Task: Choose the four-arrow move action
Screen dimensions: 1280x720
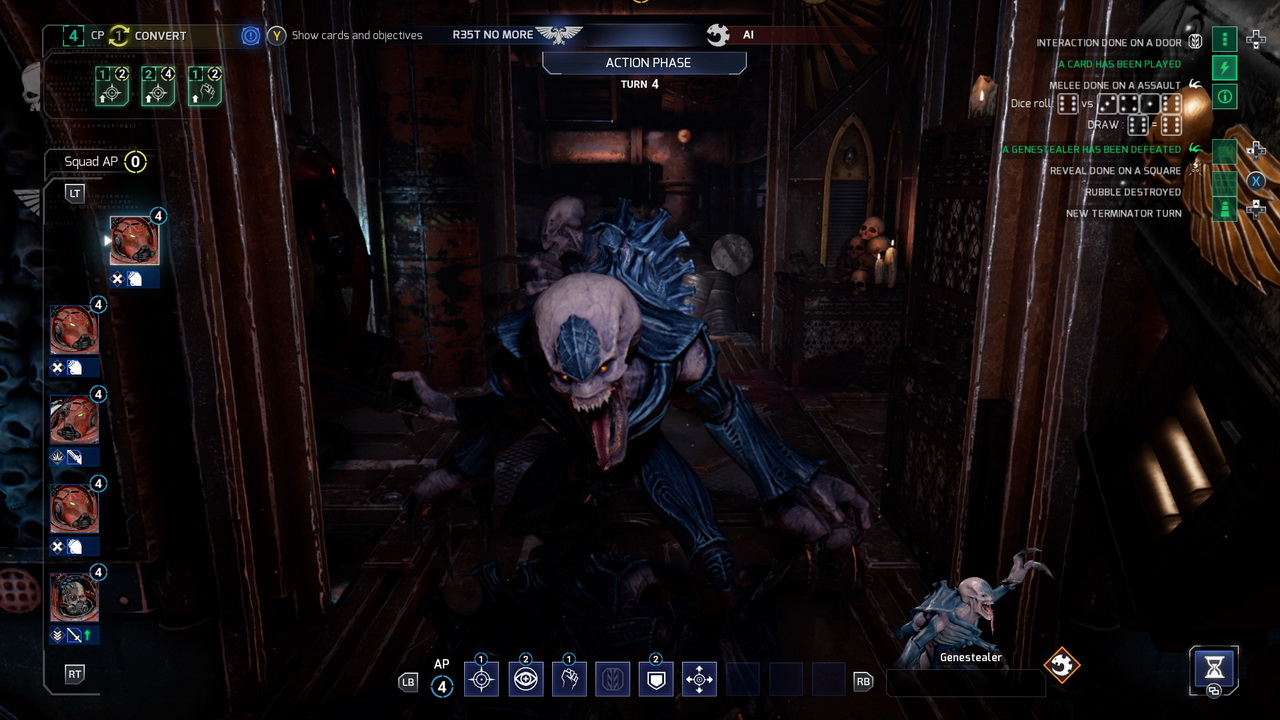Action: coord(699,680)
